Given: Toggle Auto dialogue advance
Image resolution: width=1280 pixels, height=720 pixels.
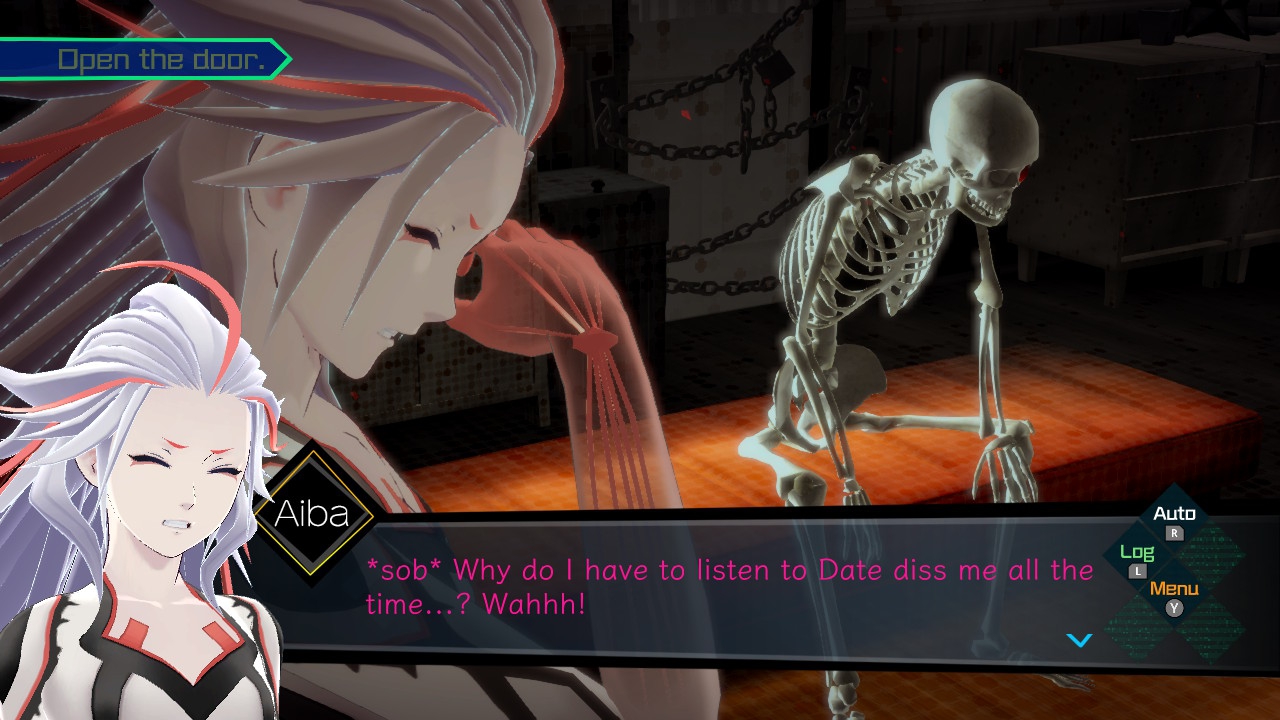Looking at the screenshot, I should (x=1174, y=520).
